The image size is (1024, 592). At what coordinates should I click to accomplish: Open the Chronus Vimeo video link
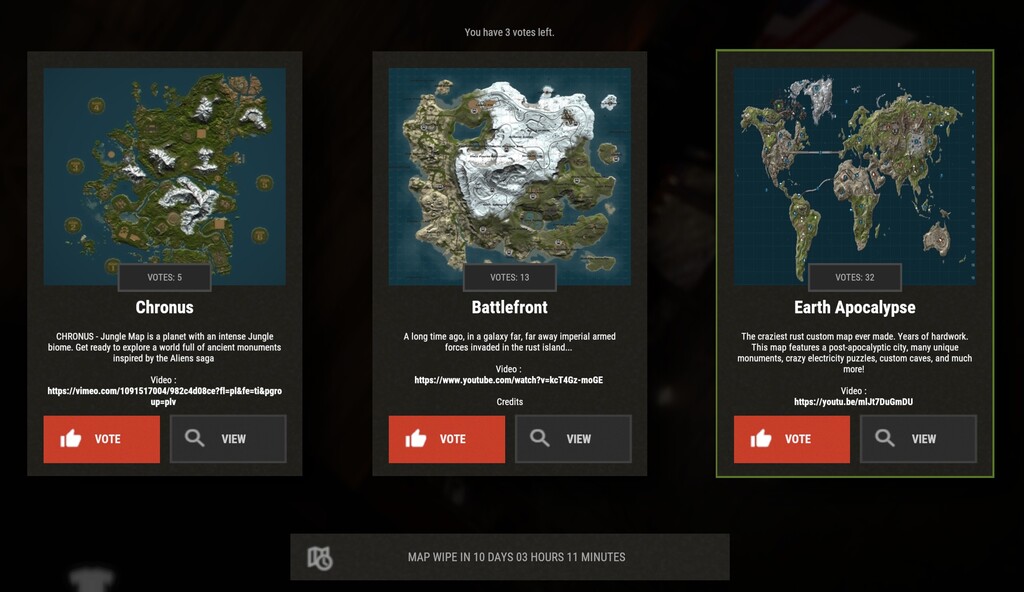(164, 396)
